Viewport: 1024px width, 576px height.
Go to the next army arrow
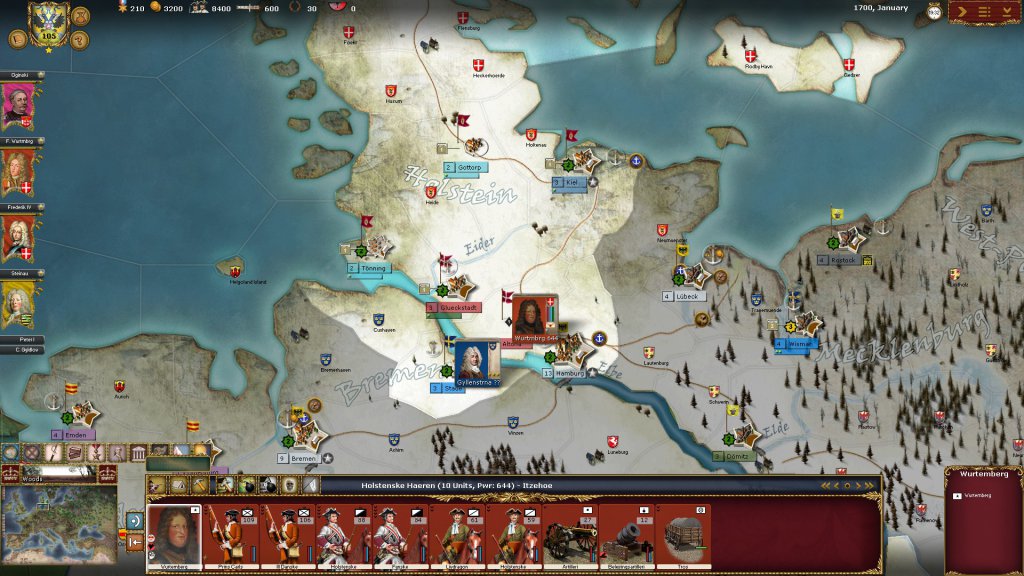pos(858,486)
